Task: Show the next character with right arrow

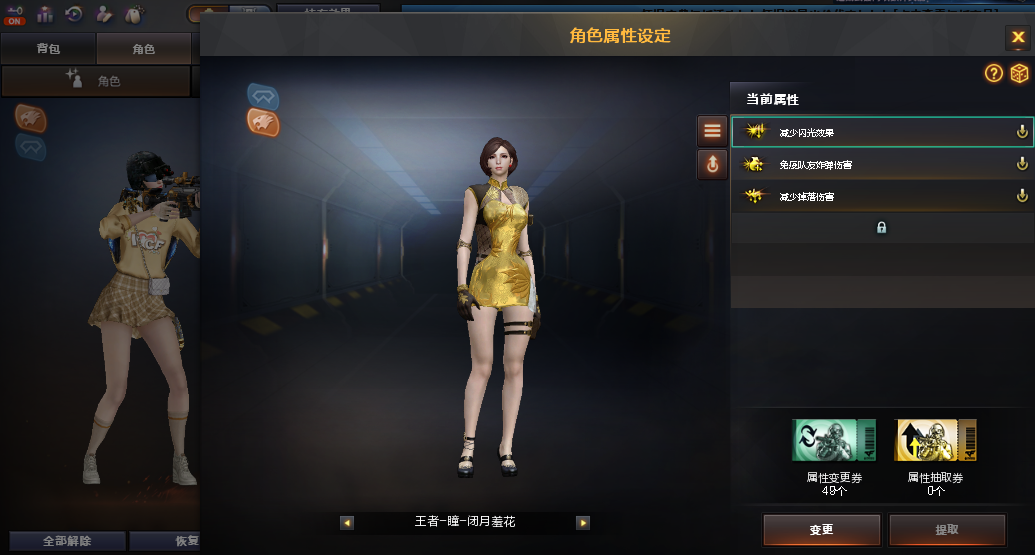Action: coord(583,522)
